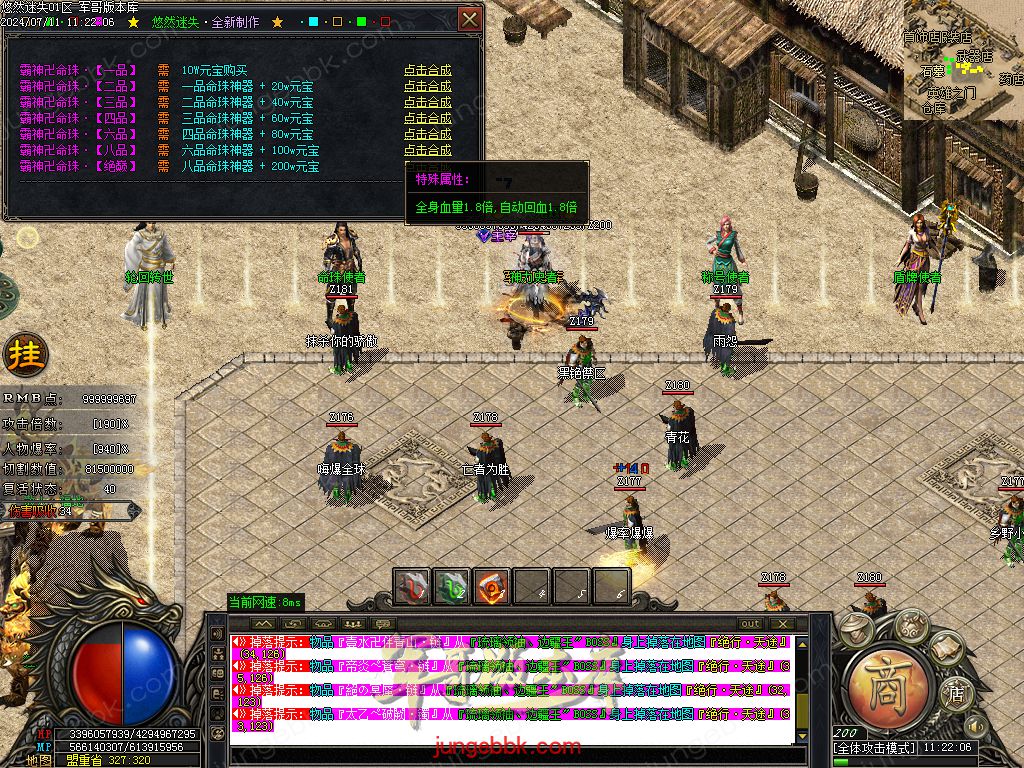Activate the green rune skill hotbar slot
The width and height of the screenshot is (1024, 768).
(452, 587)
